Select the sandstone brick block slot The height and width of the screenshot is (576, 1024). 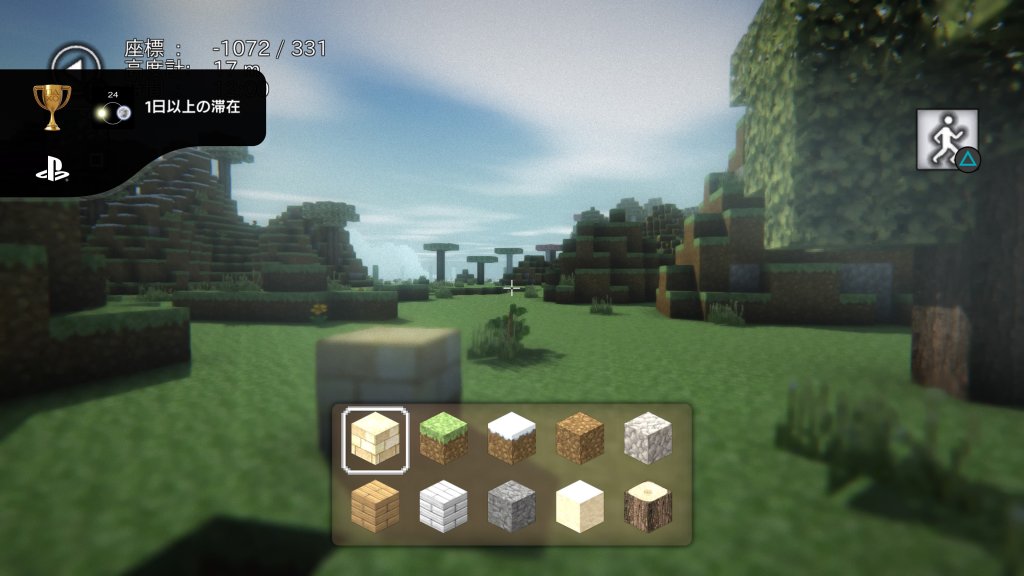pyautogui.click(x=375, y=438)
